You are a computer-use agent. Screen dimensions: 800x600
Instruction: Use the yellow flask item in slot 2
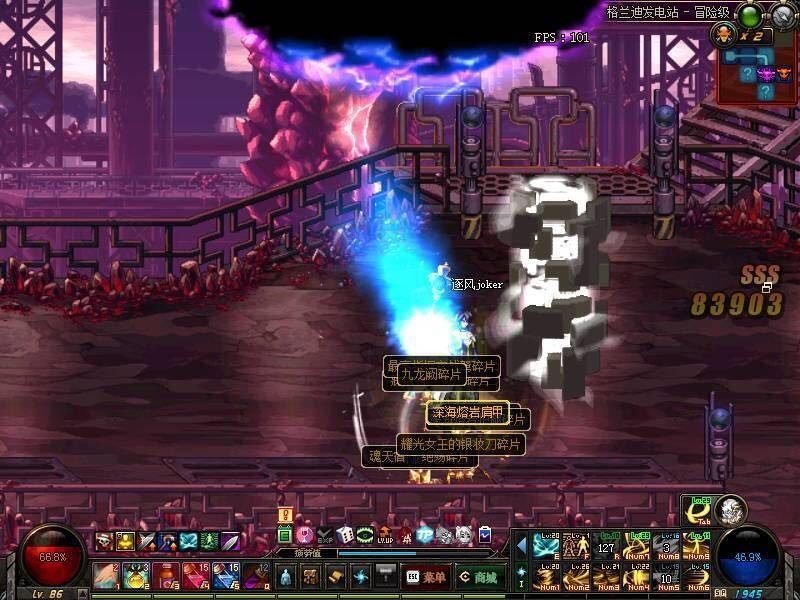(134, 576)
